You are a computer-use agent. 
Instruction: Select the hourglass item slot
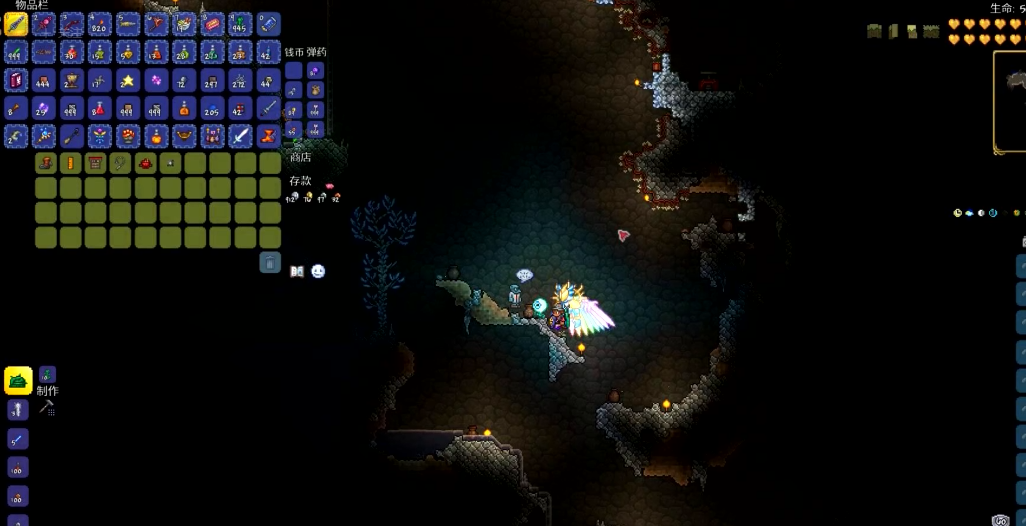268,136
